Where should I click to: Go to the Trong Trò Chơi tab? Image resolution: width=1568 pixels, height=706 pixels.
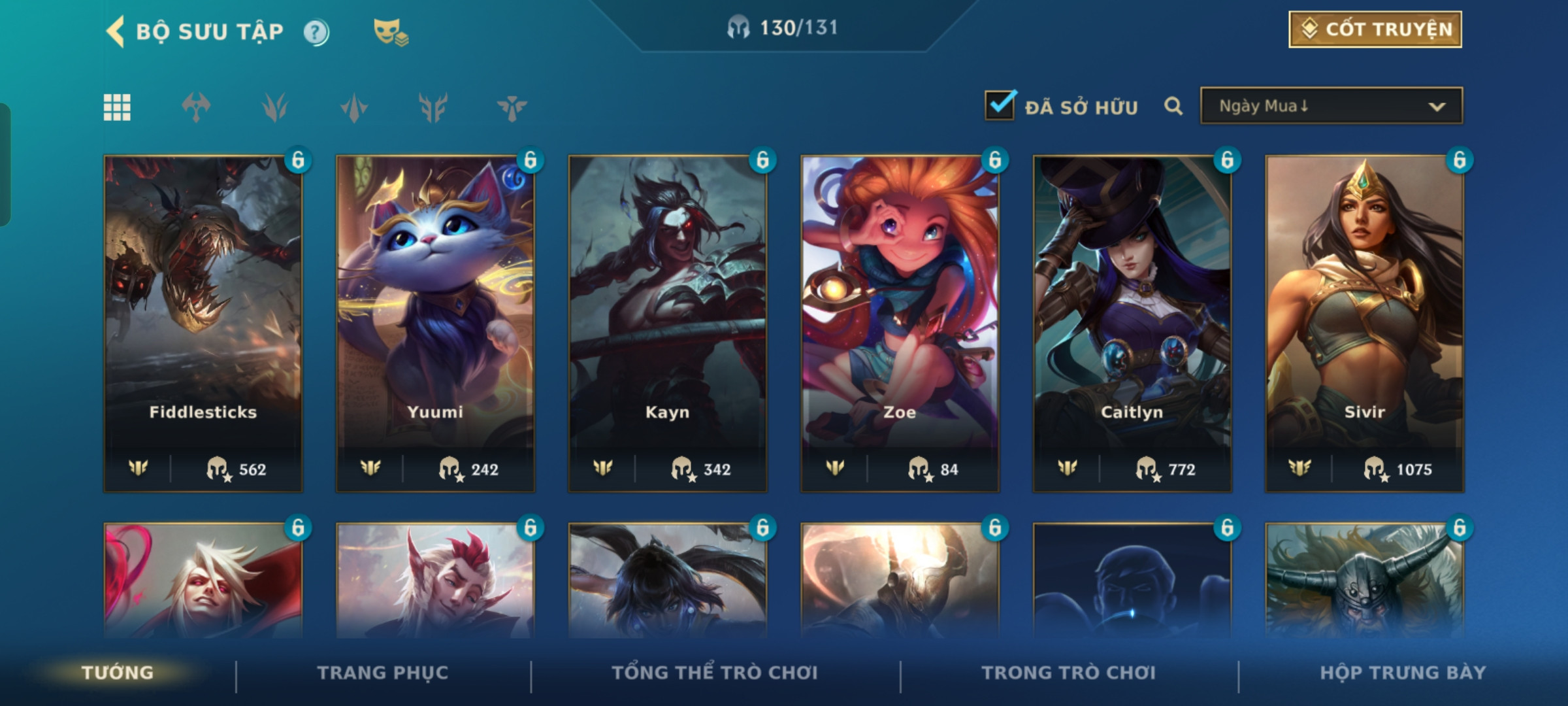point(1068,673)
